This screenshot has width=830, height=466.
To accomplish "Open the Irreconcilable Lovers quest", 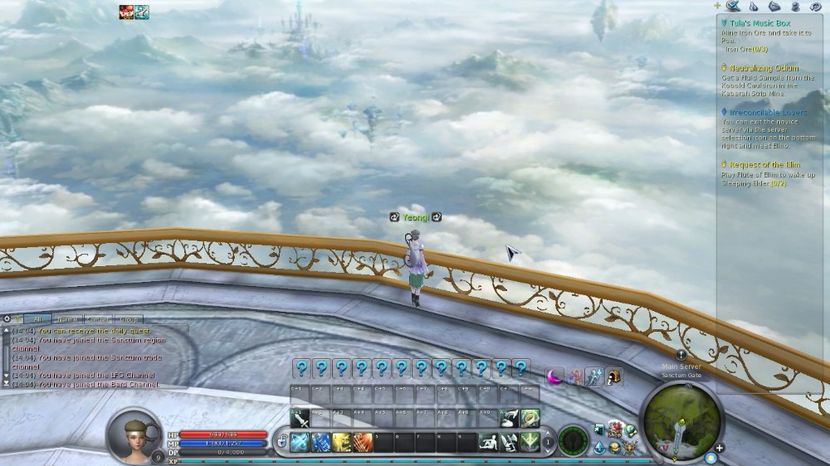I will (x=766, y=113).
